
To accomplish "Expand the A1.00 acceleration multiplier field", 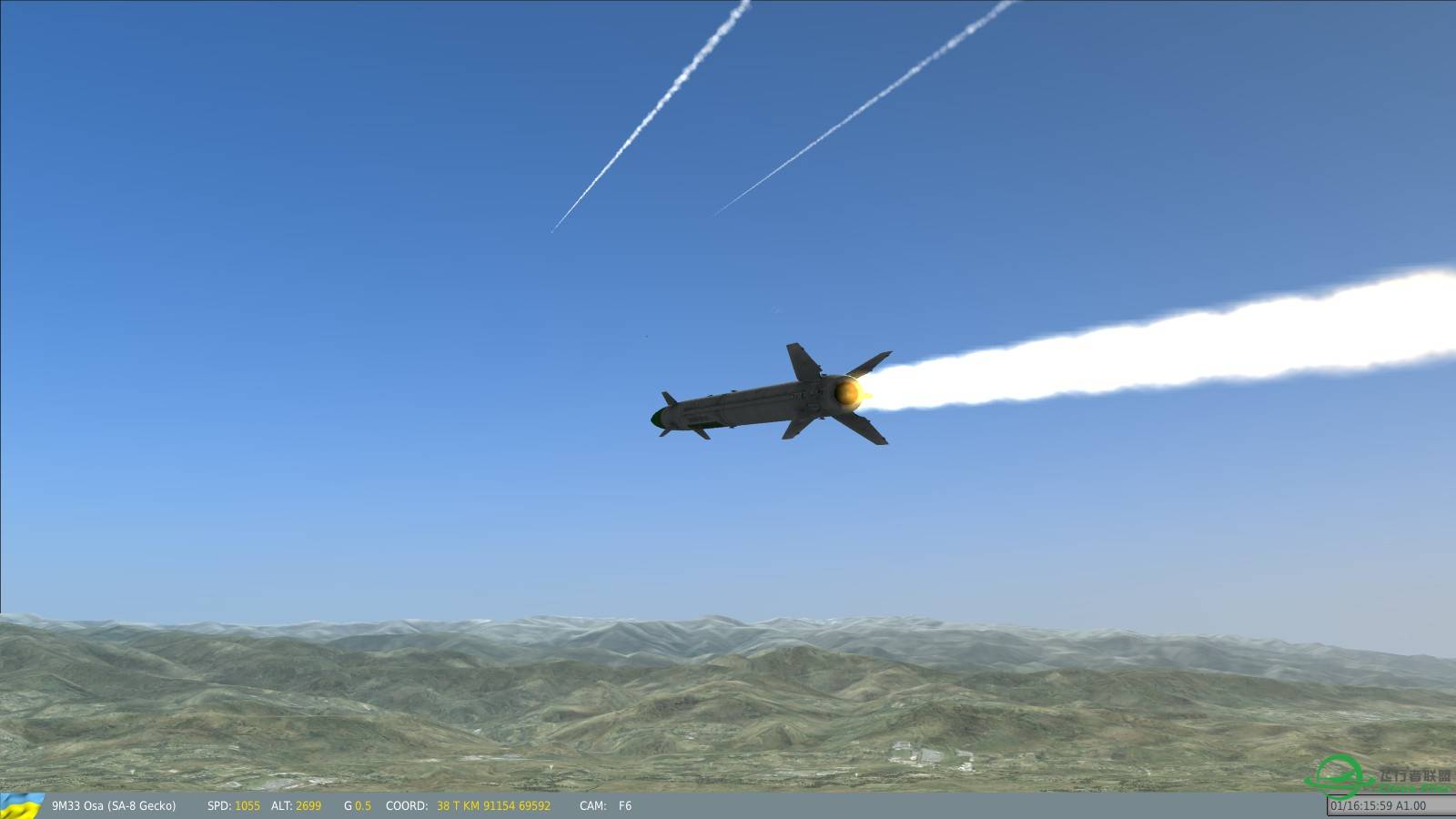I will click(1413, 805).
